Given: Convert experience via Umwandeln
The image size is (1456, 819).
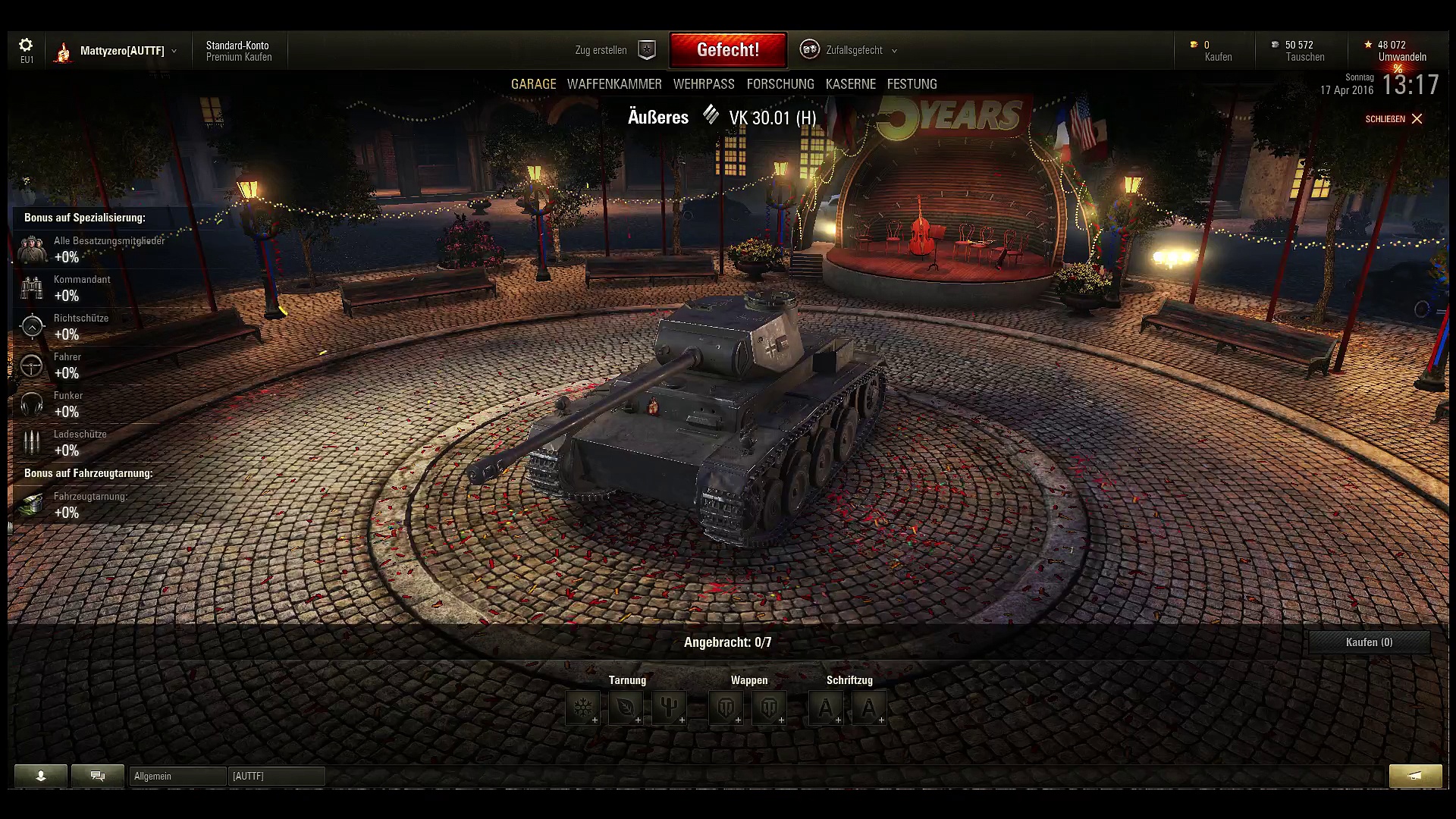Looking at the screenshot, I should (1402, 57).
